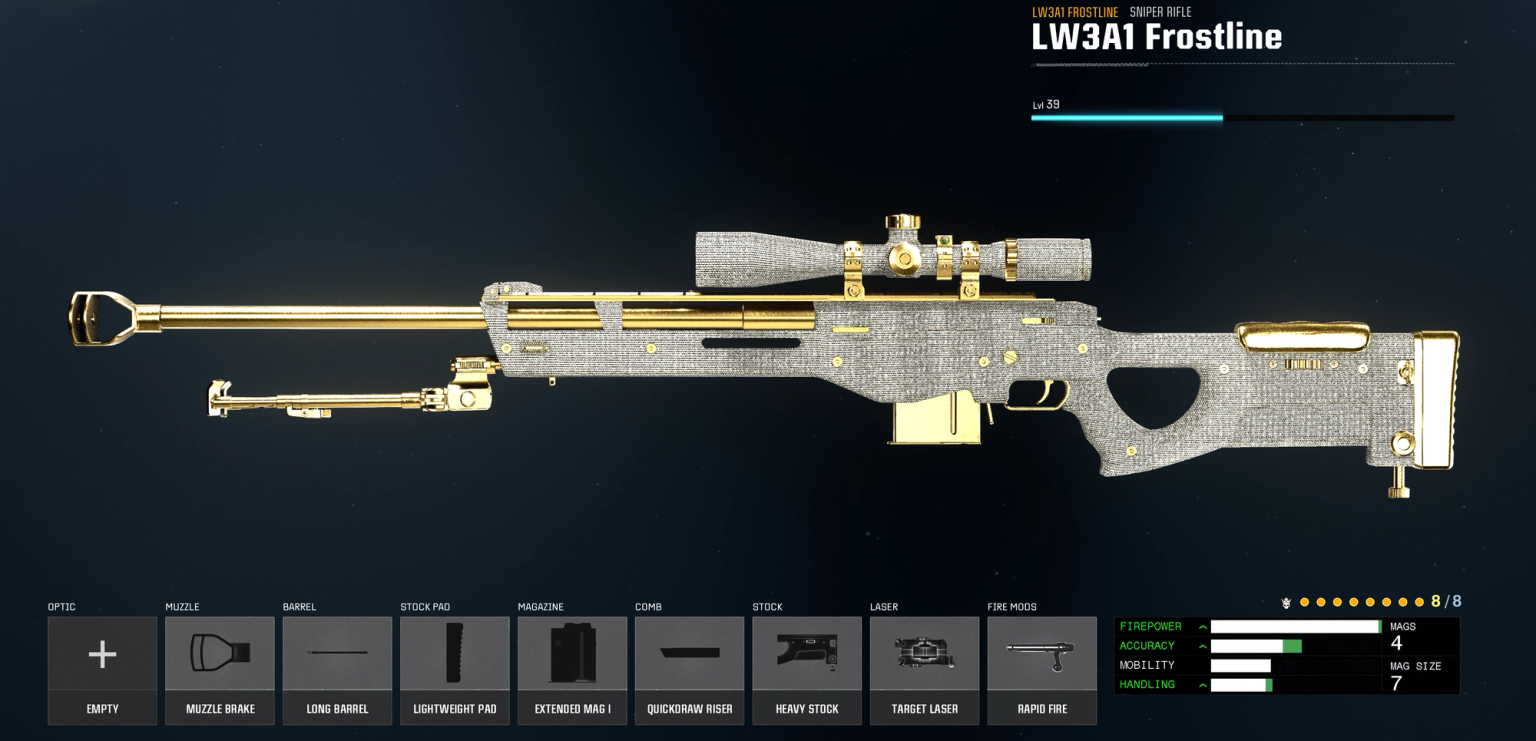
Task: Click the orange LW3A1 Frostline label
Action: coord(1074,12)
